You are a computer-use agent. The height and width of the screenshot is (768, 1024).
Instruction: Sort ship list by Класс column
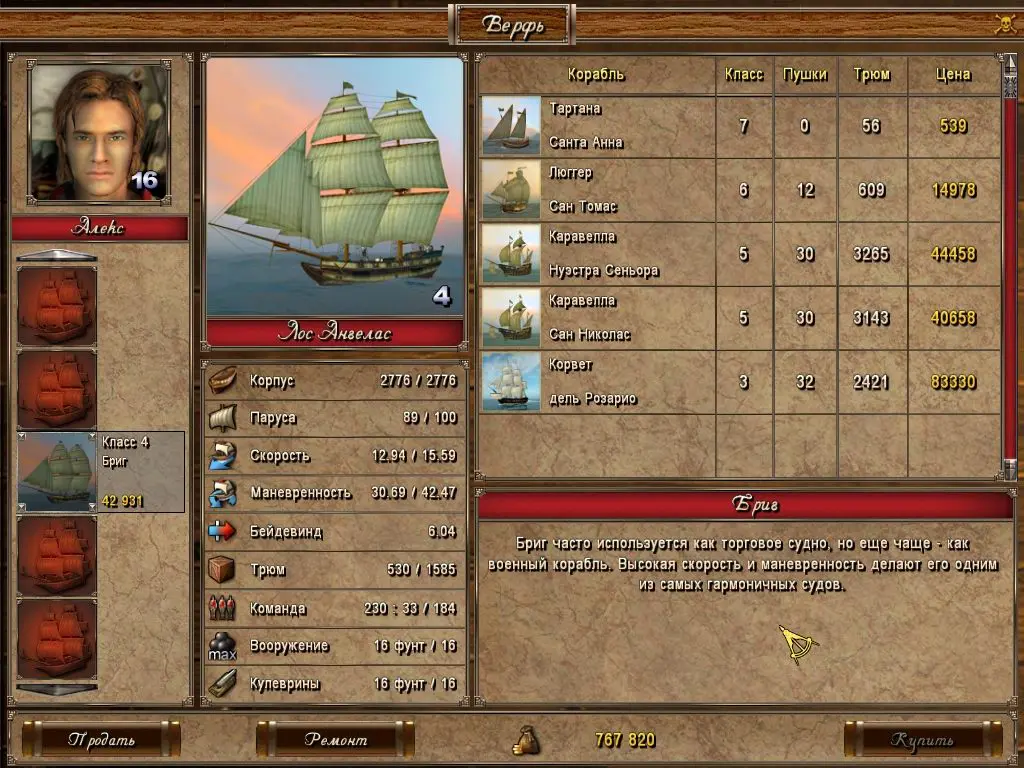743,75
